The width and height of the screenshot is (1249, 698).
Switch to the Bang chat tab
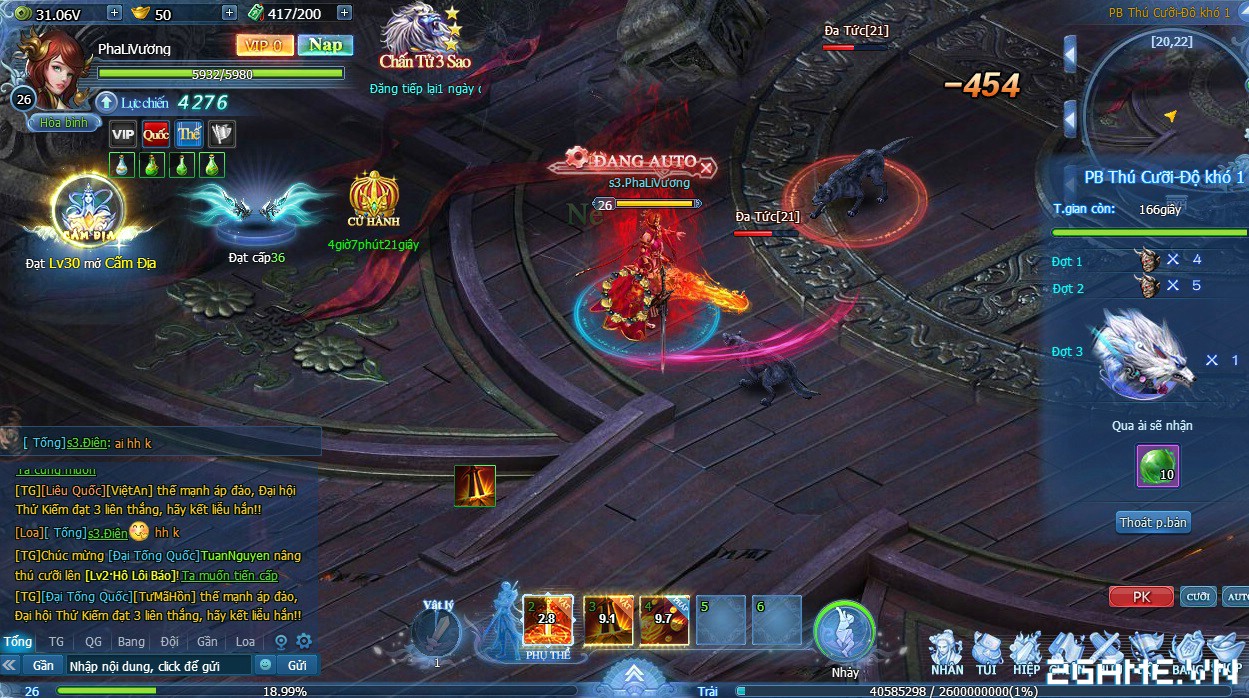pyautogui.click(x=131, y=642)
